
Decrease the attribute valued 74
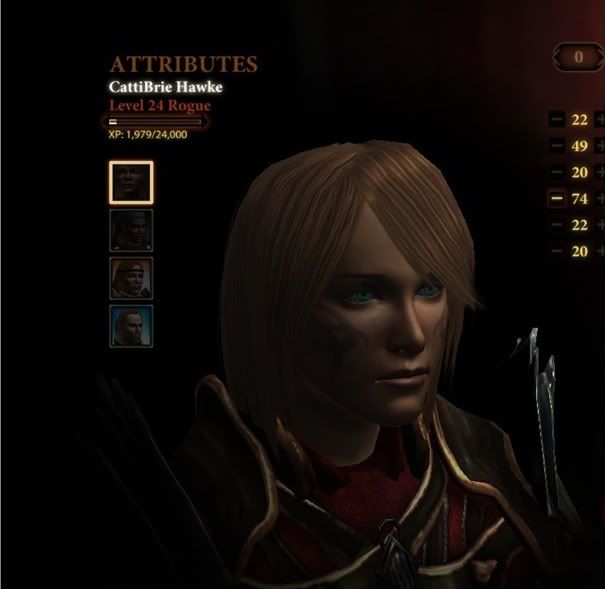point(556,198)
